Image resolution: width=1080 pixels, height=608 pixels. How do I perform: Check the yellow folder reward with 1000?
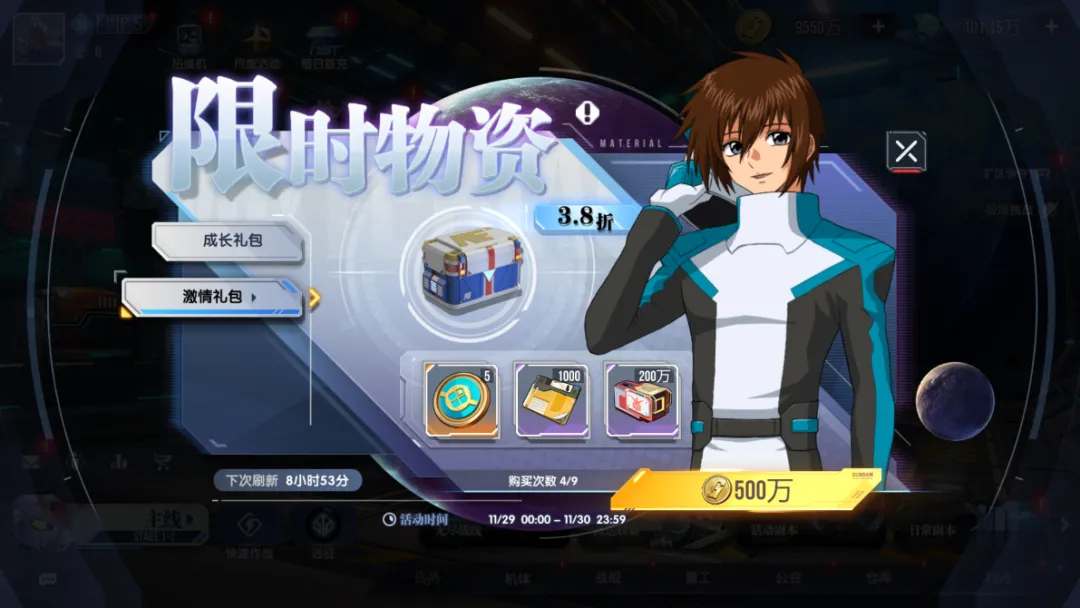pos(550,400)
